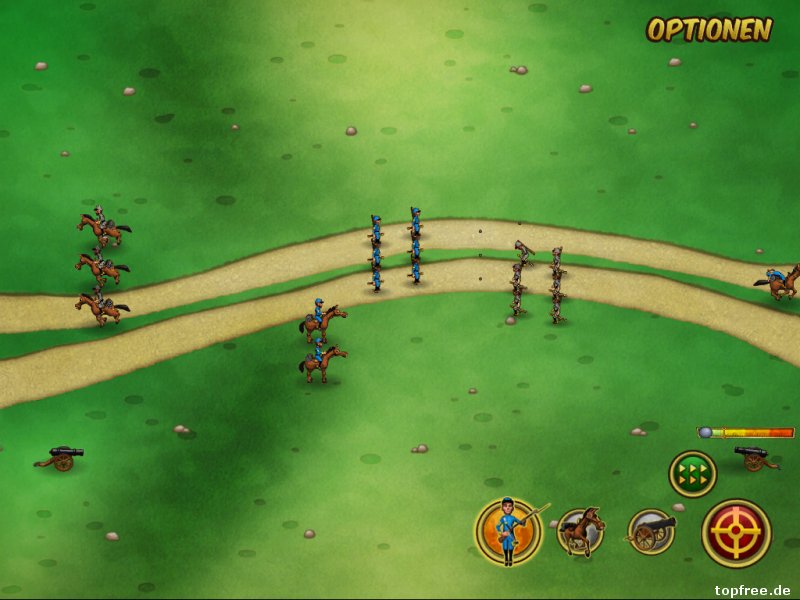Select the infantry soldier unit button
Image resolution: width=800 pixels, height=600 pixels.
click(x=508, y=531)
